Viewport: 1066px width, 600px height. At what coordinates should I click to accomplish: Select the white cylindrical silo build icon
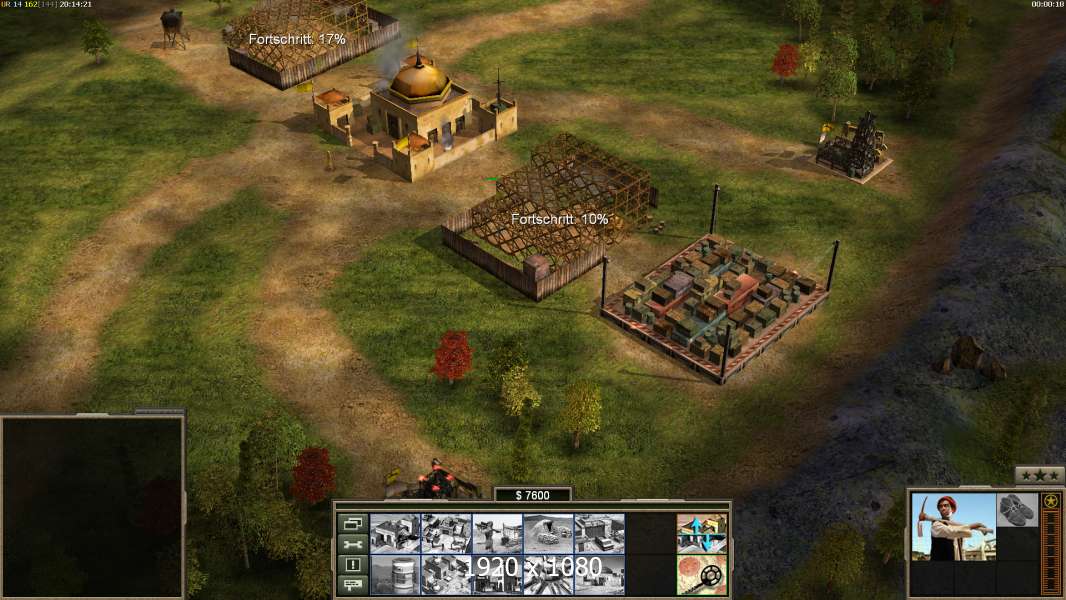394,574
